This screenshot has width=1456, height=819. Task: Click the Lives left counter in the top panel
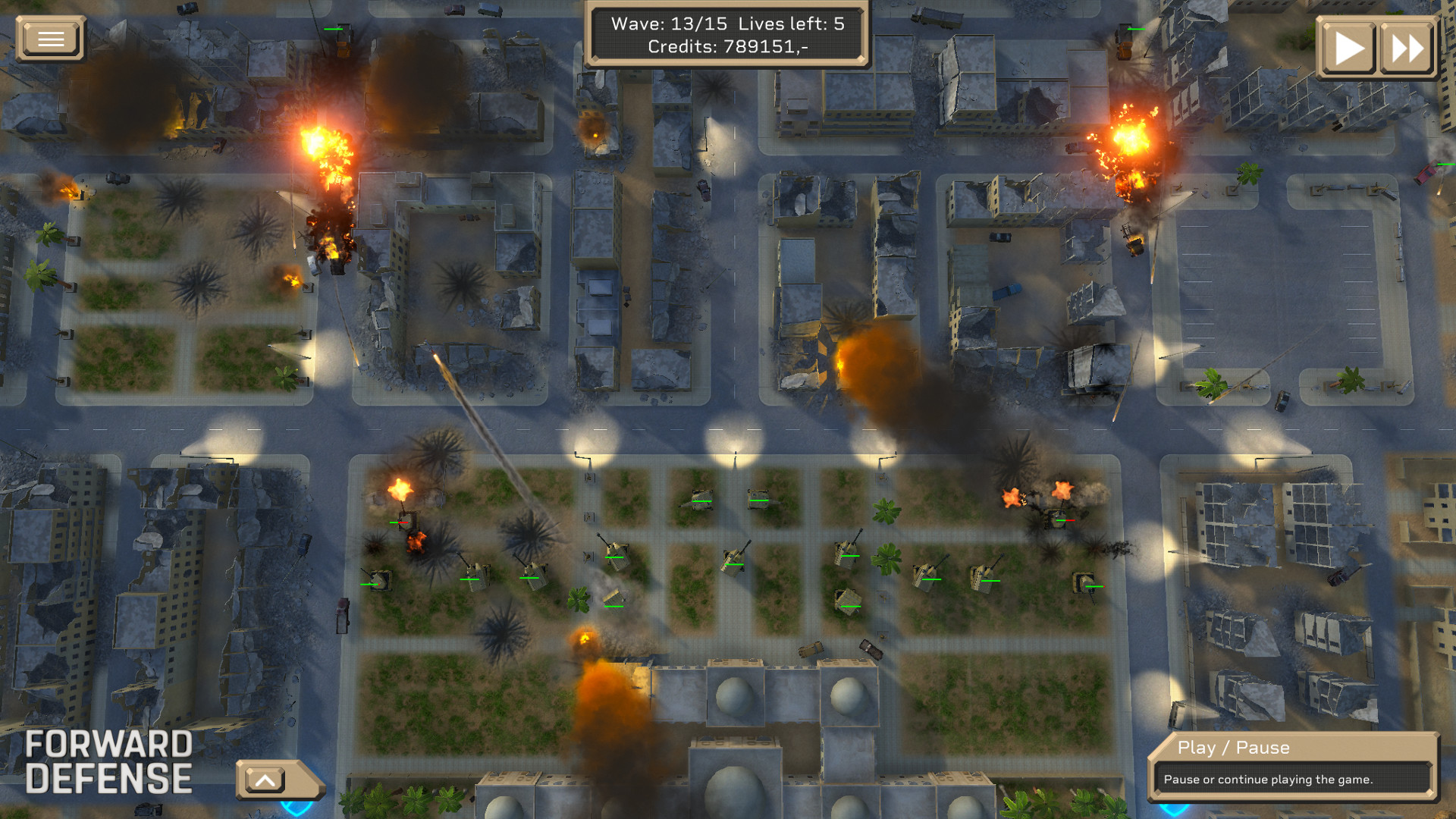click(x=789, y=24)
